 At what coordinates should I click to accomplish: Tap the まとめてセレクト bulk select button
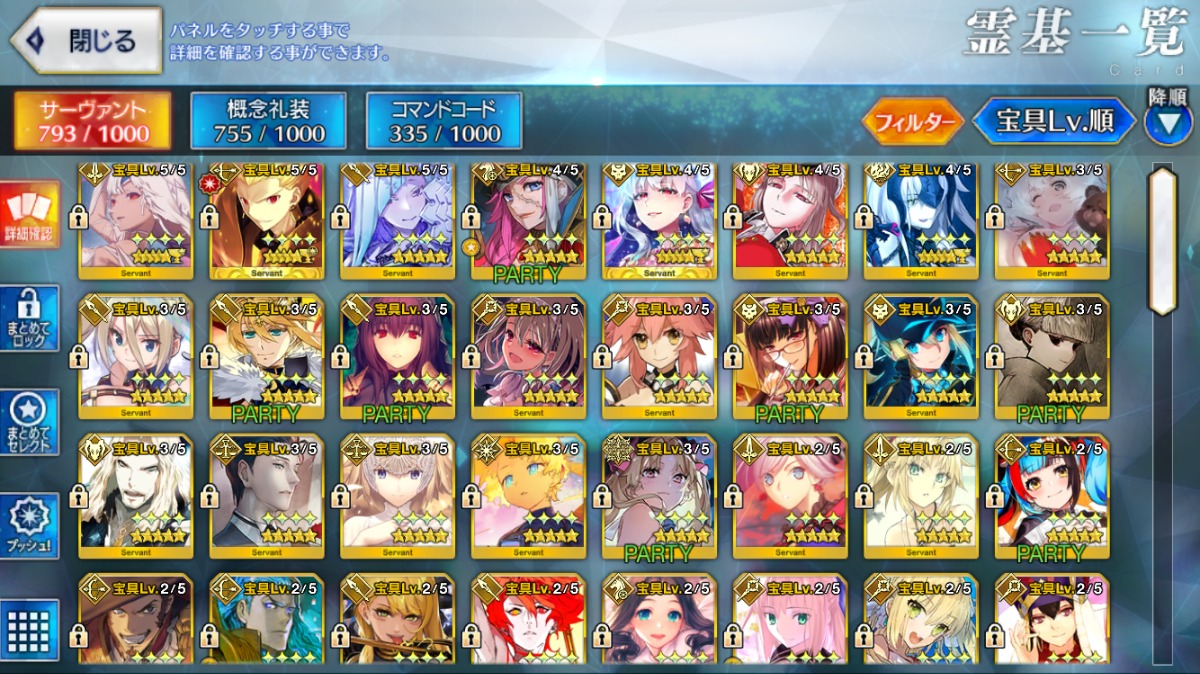(x=29, y=421)
